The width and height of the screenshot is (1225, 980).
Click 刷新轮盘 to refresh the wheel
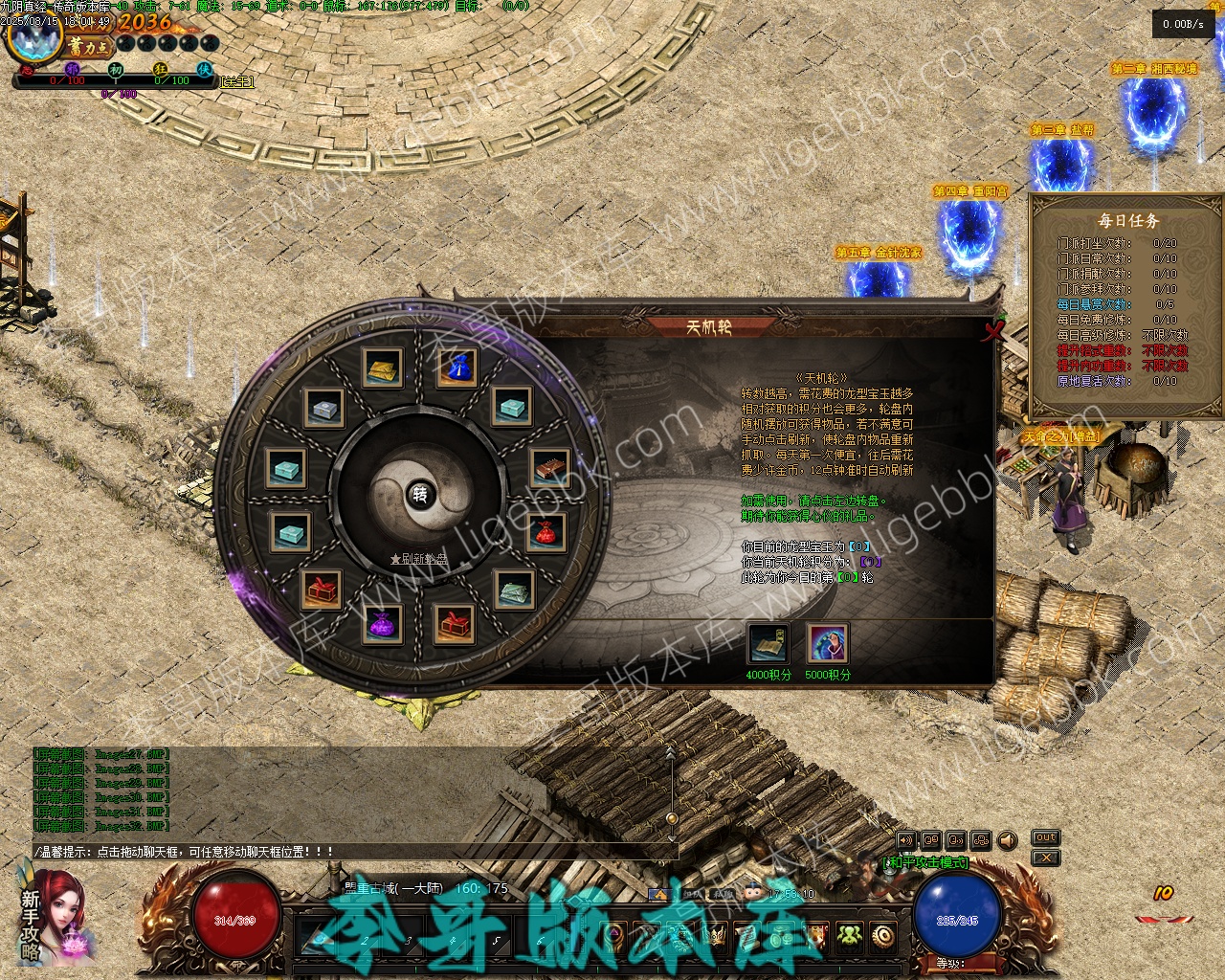(419, 559)
